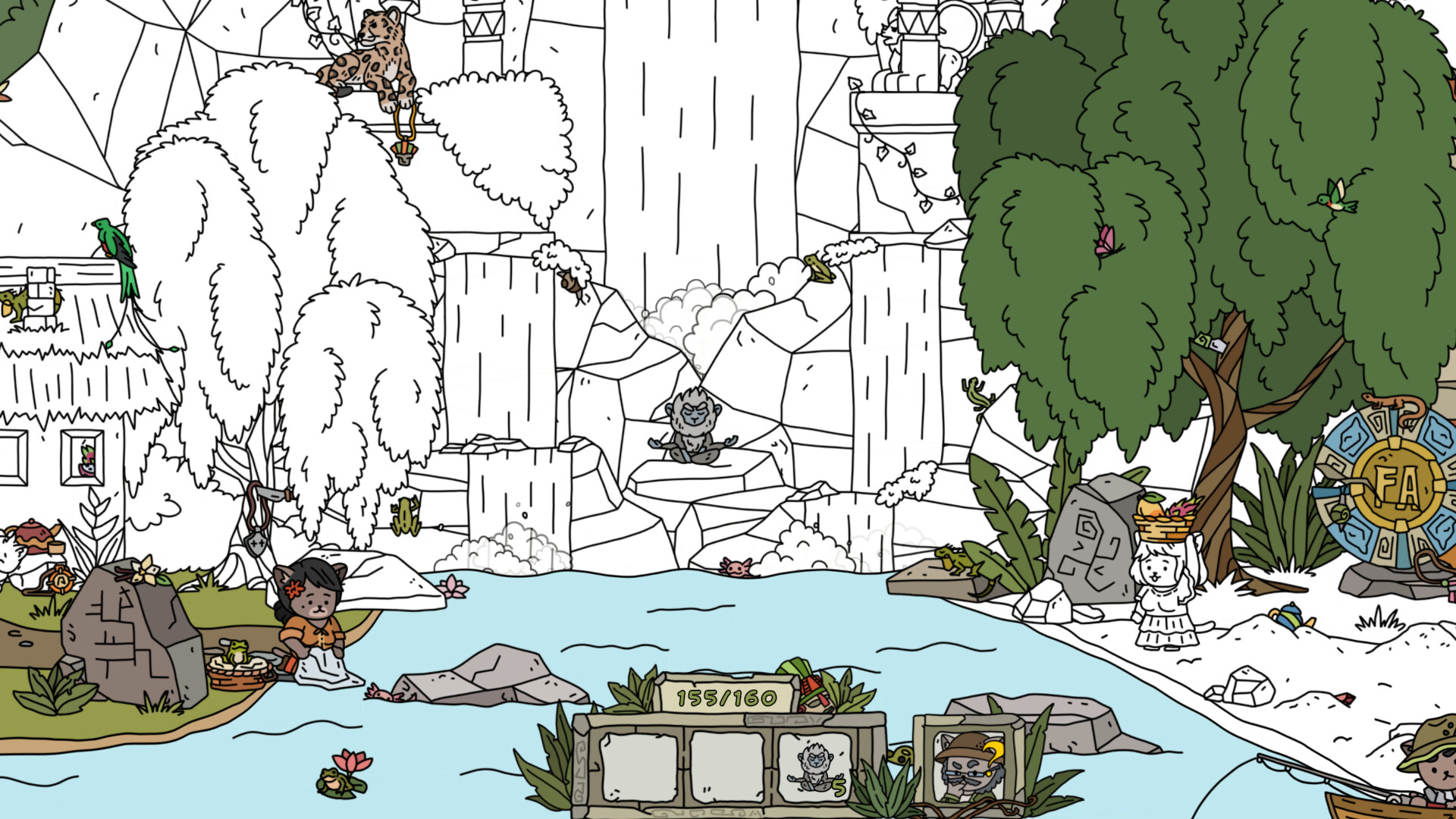1456x819 pixels.
Task: Click the meditating grey monkey on the rocks
Action: [694, 428]
